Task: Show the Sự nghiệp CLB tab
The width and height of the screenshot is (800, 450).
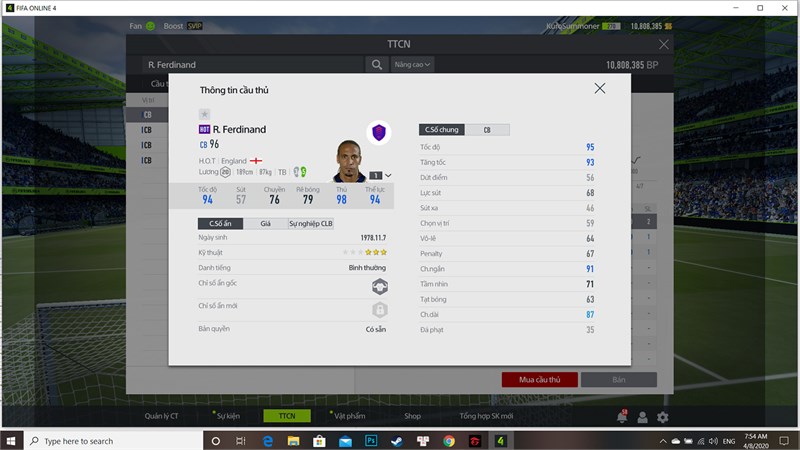Action: coord(311,224)
